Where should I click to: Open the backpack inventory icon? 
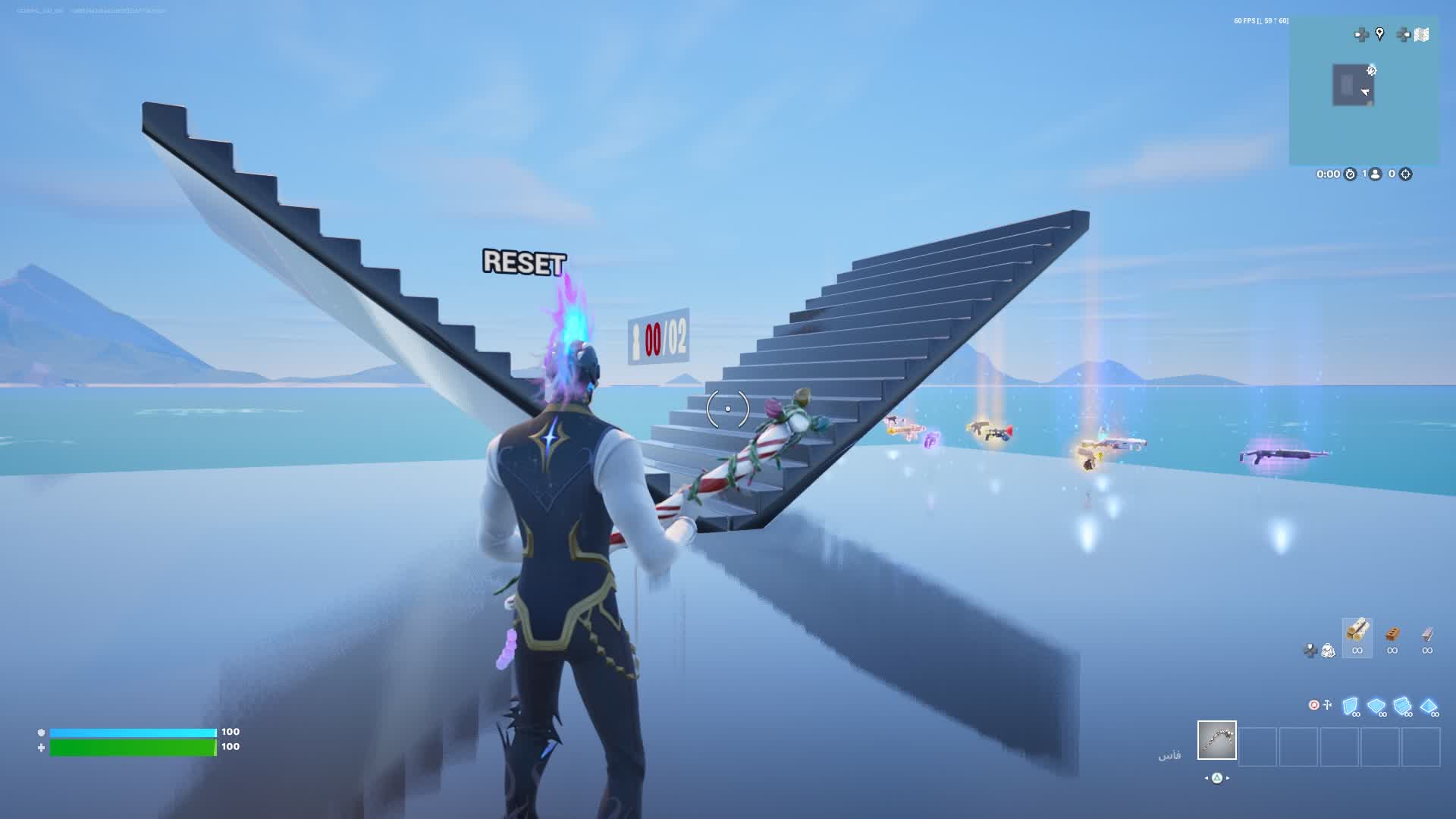coord(1328,650)
